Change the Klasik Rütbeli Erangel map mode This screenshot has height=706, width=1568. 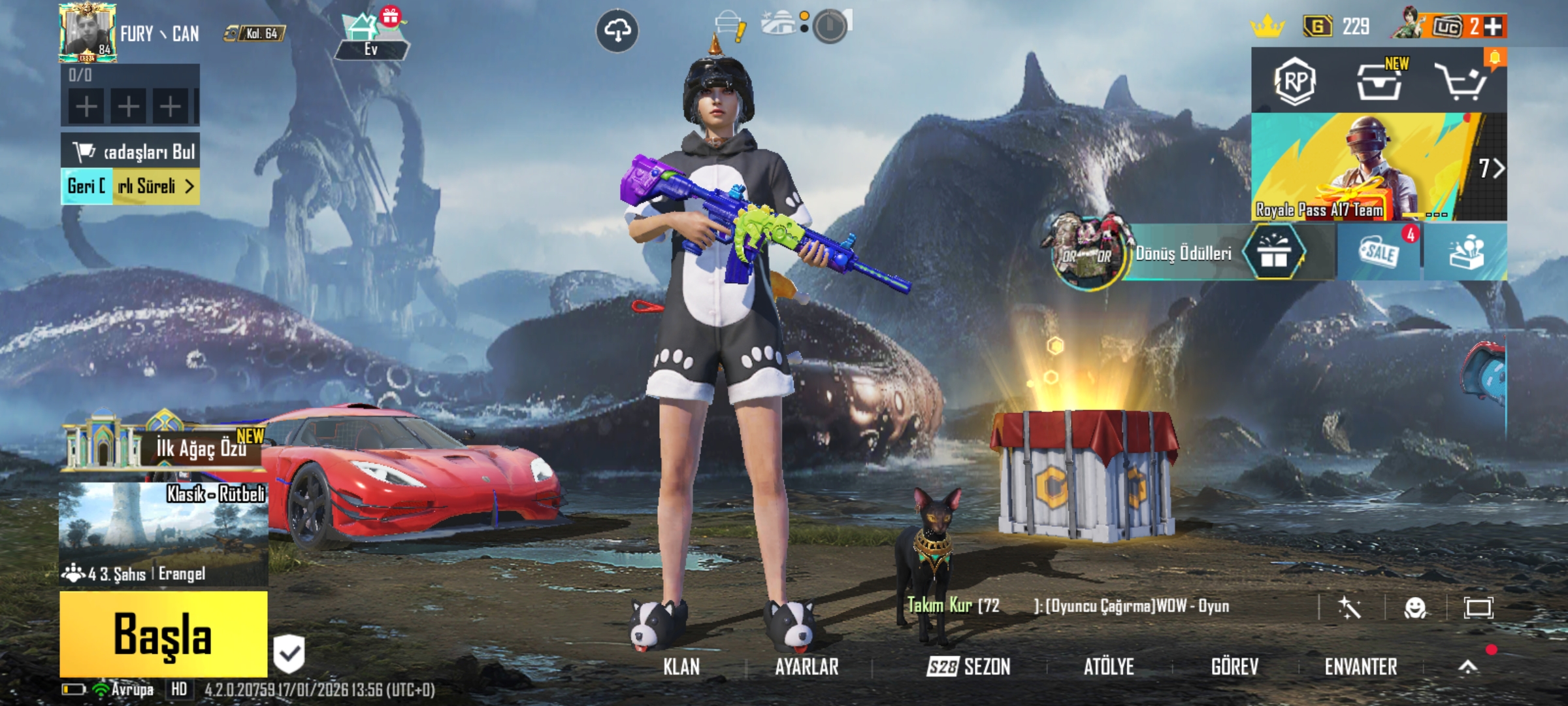click(163, 533)
